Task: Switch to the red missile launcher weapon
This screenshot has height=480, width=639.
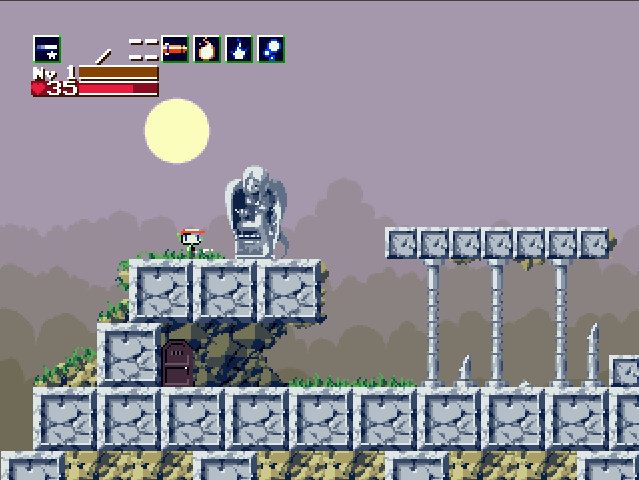Action: (175, 48)
